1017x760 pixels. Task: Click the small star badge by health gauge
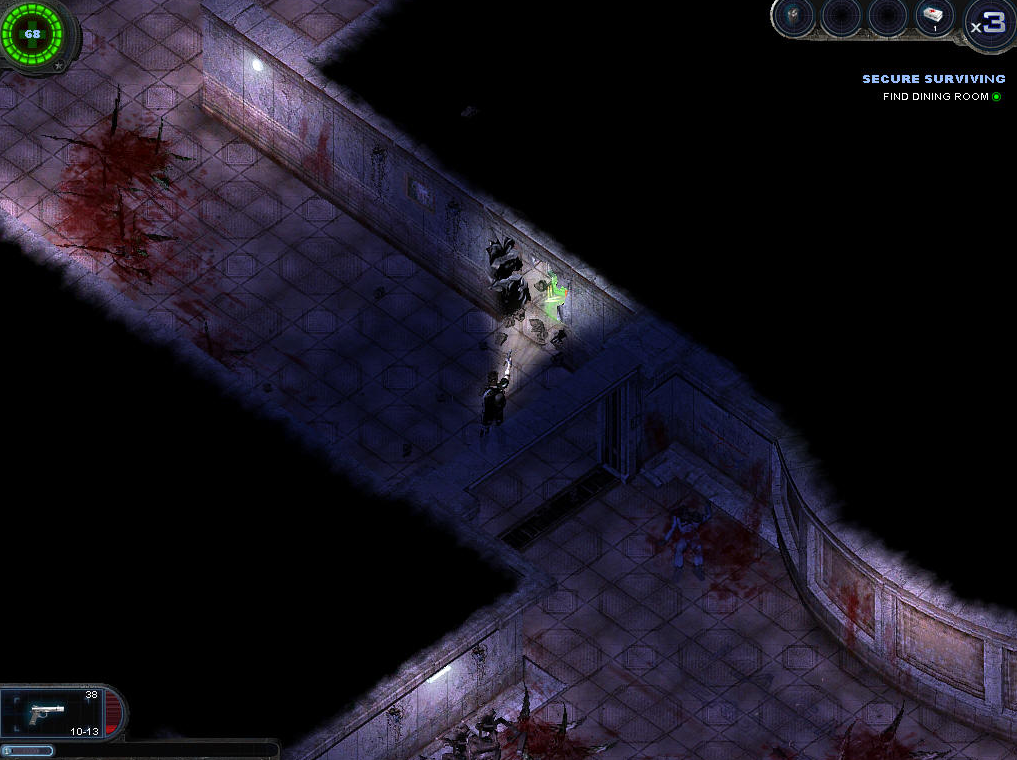click(x=59, y=66)
